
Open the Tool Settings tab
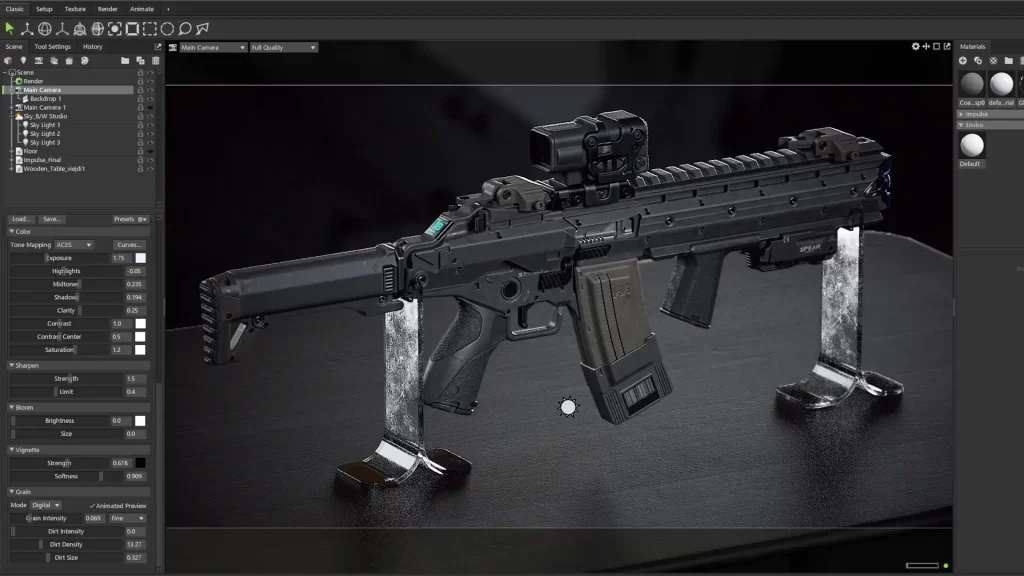(x=53, y=47)
